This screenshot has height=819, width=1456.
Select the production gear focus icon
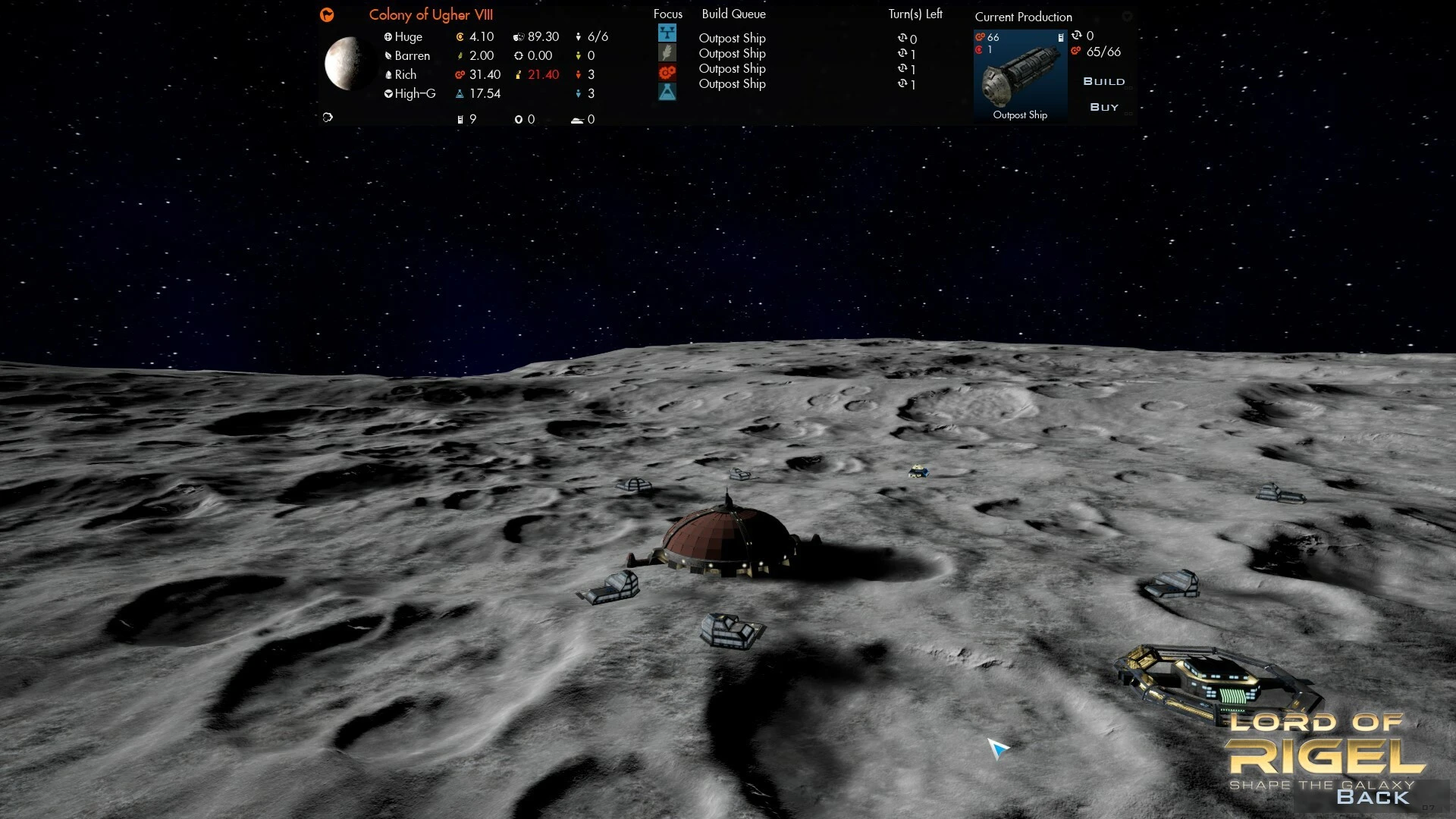[667, 73]
